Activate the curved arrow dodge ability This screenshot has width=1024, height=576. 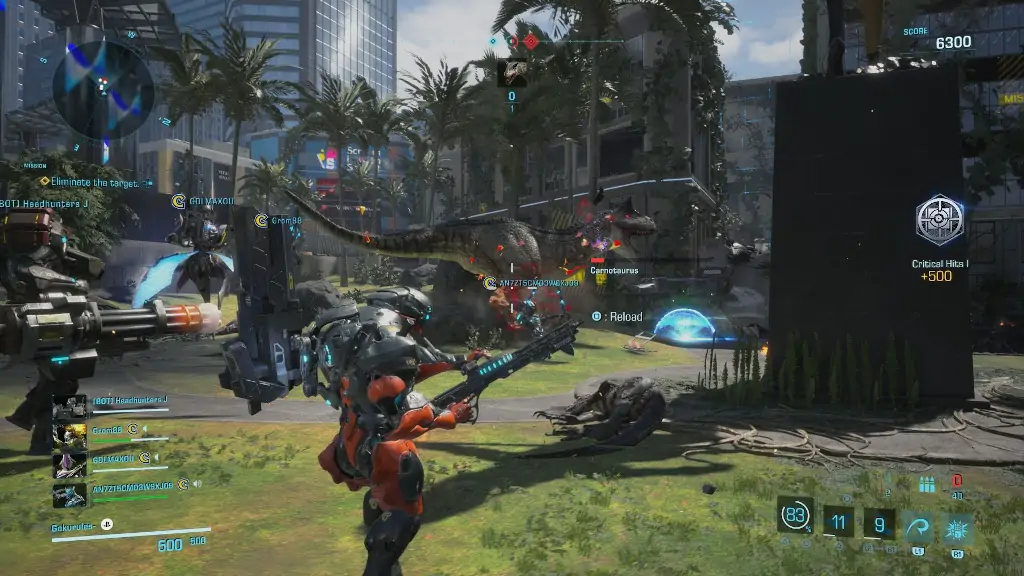pyautogui.click(x=919, y=525)
